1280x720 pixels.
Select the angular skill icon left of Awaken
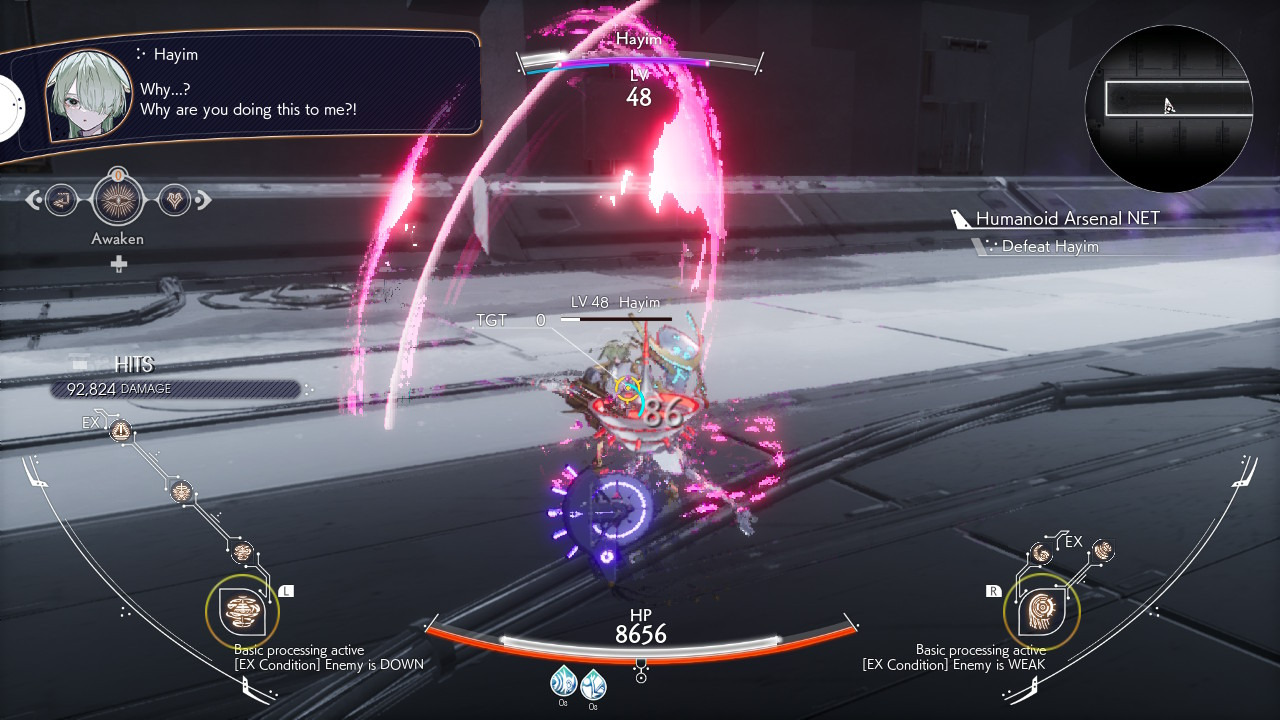tap(61, 200)
